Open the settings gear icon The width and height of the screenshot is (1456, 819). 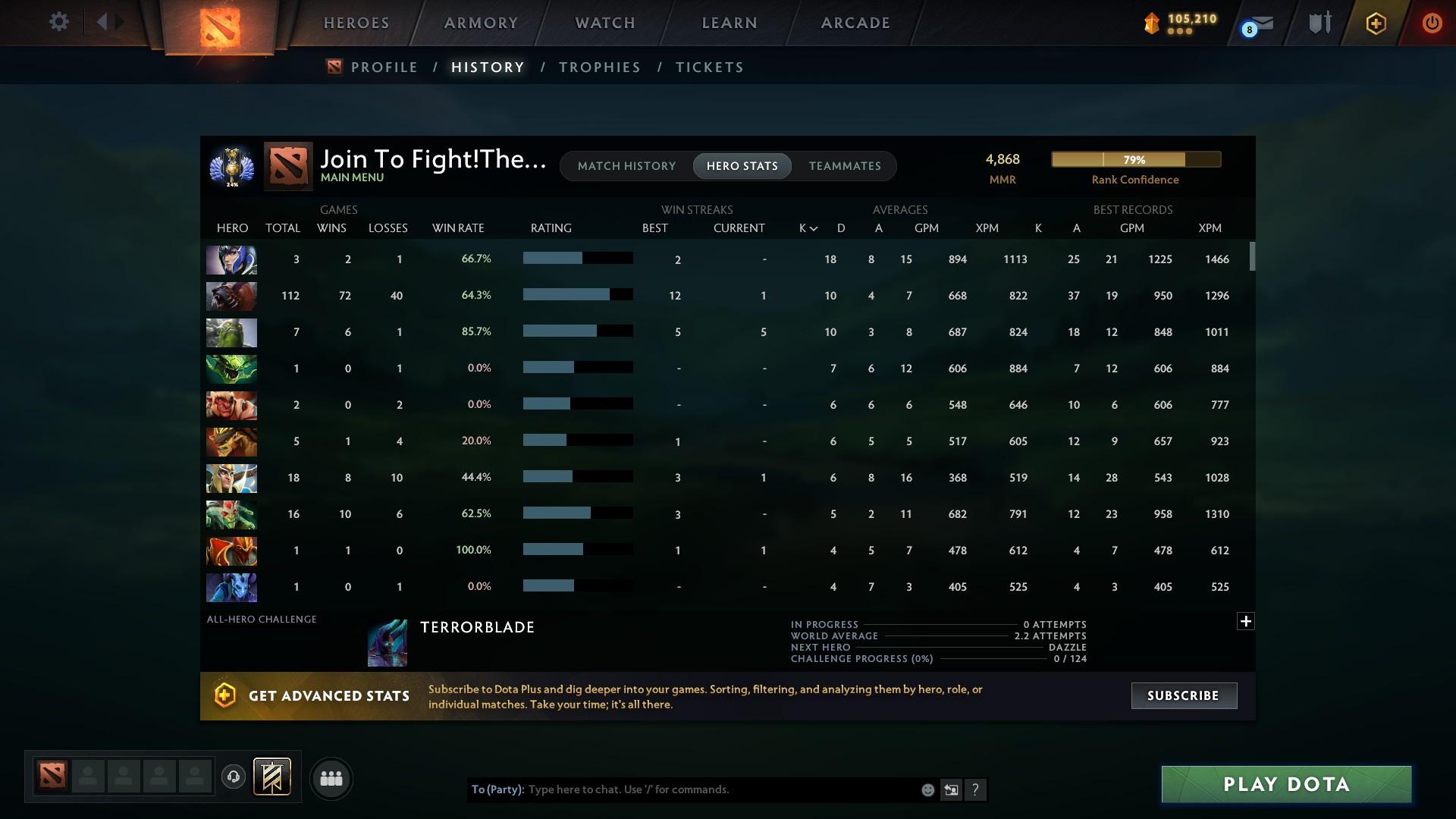(x=59, y=22)
